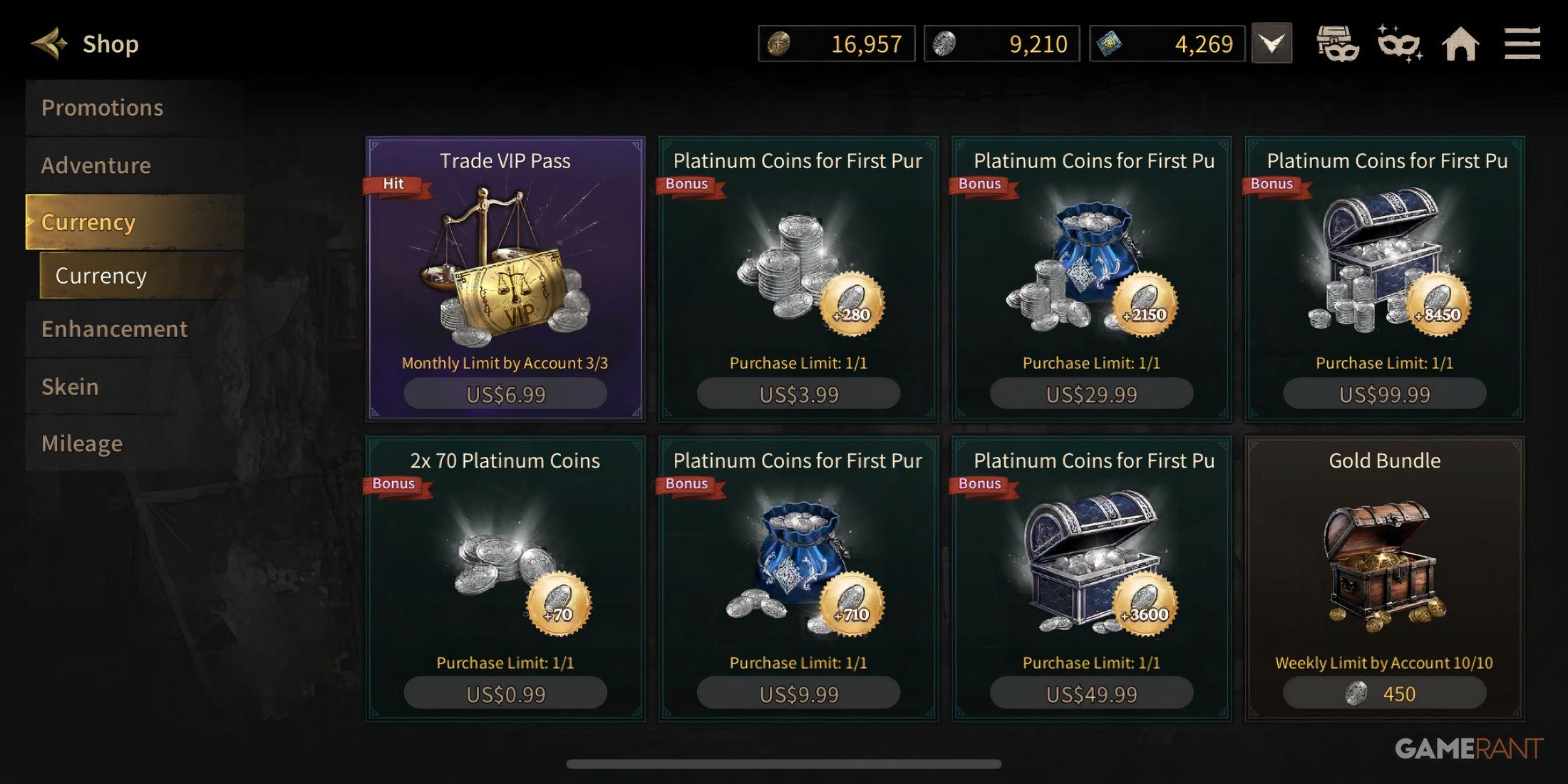1568x784 pixels.
Task: Click the back arrow next to Shop
Action: click(x=49, y=42)
